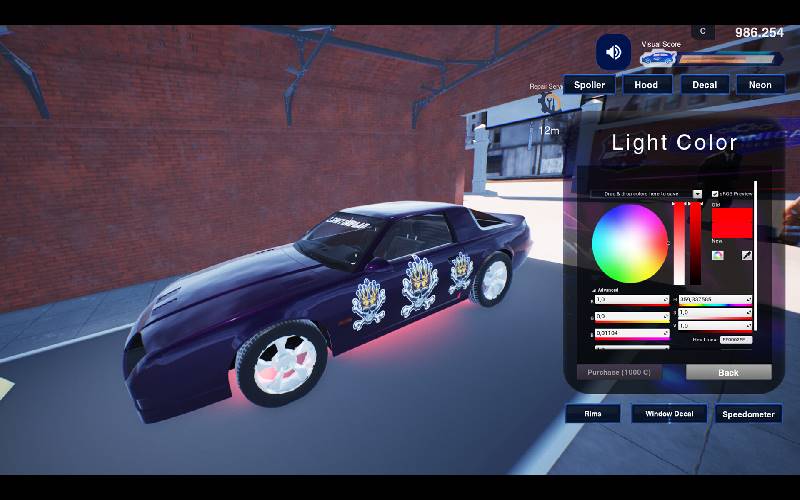The image size is (800, 500).
Task: Purchase the light color for 1000 C
Action: (619, 372)
